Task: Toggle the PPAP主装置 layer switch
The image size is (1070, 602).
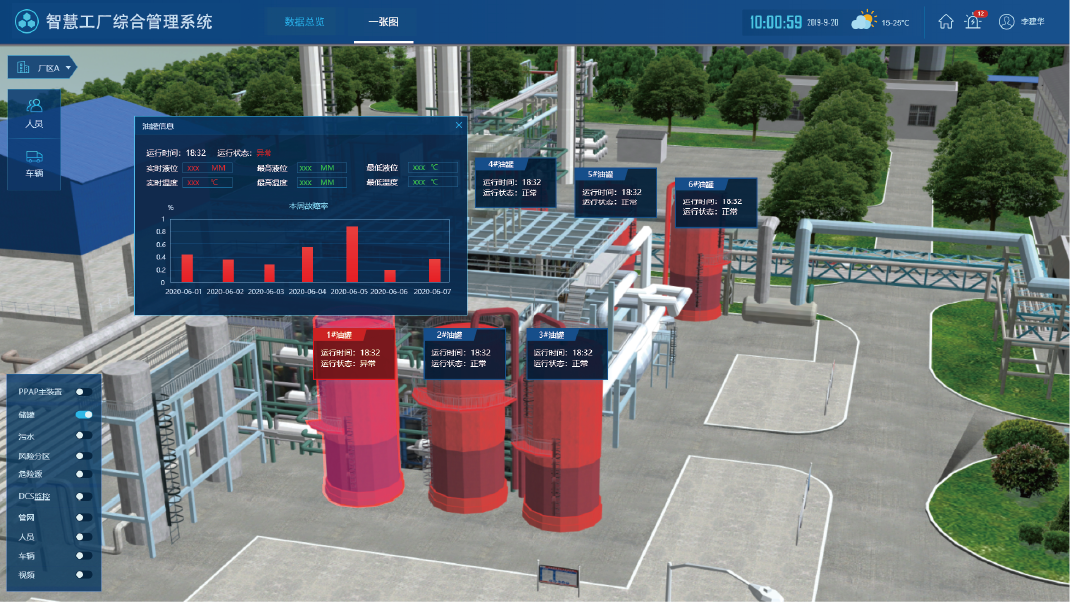Action: click(84, 392)
